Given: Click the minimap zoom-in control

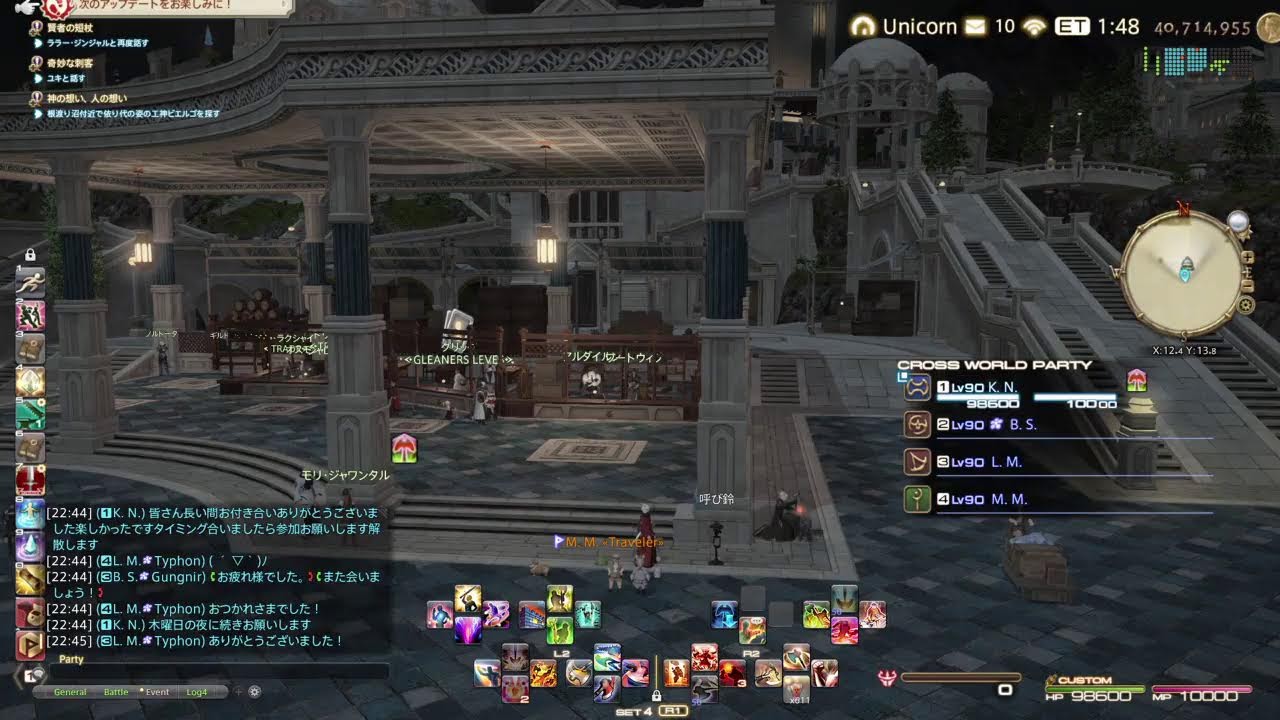Looking at the screenshot, I should [1247, 258].
